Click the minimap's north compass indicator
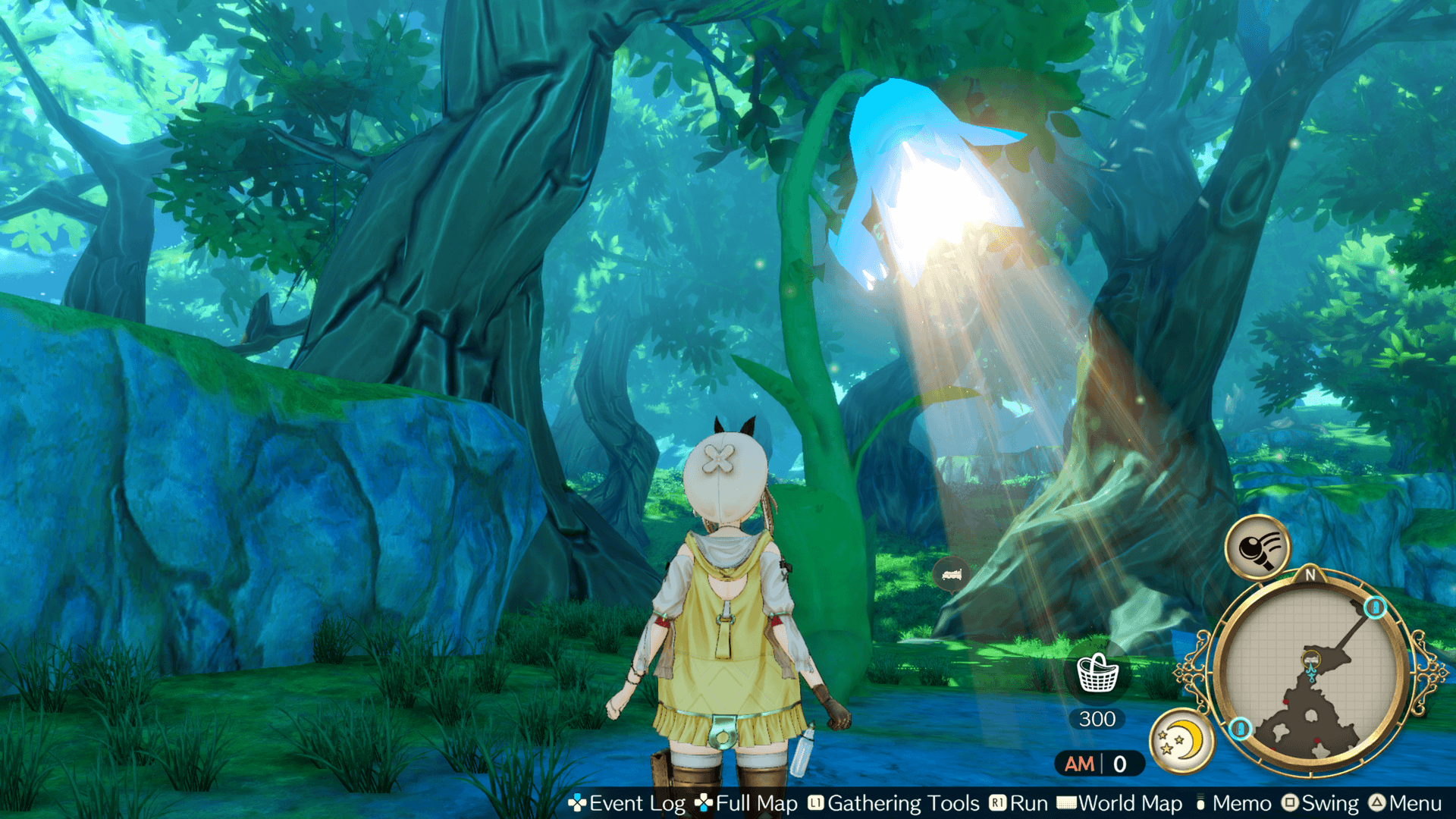 [x=1310, y=576]
